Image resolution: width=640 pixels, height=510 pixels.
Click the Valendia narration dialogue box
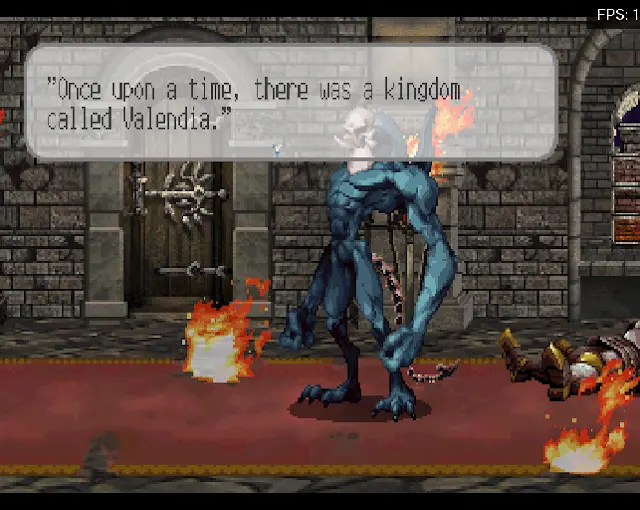pos(290,102)
